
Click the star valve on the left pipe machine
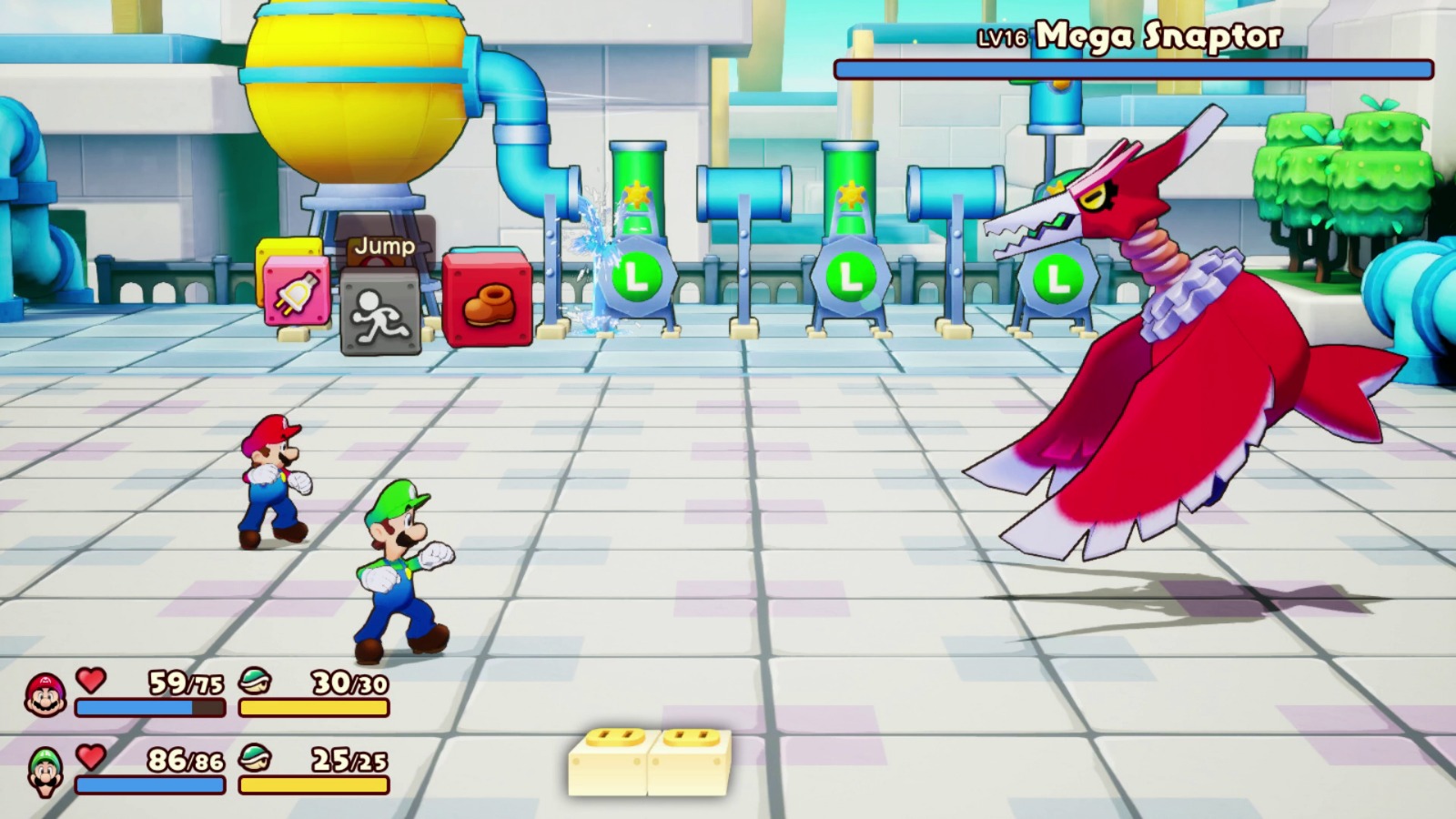point(637,194)
